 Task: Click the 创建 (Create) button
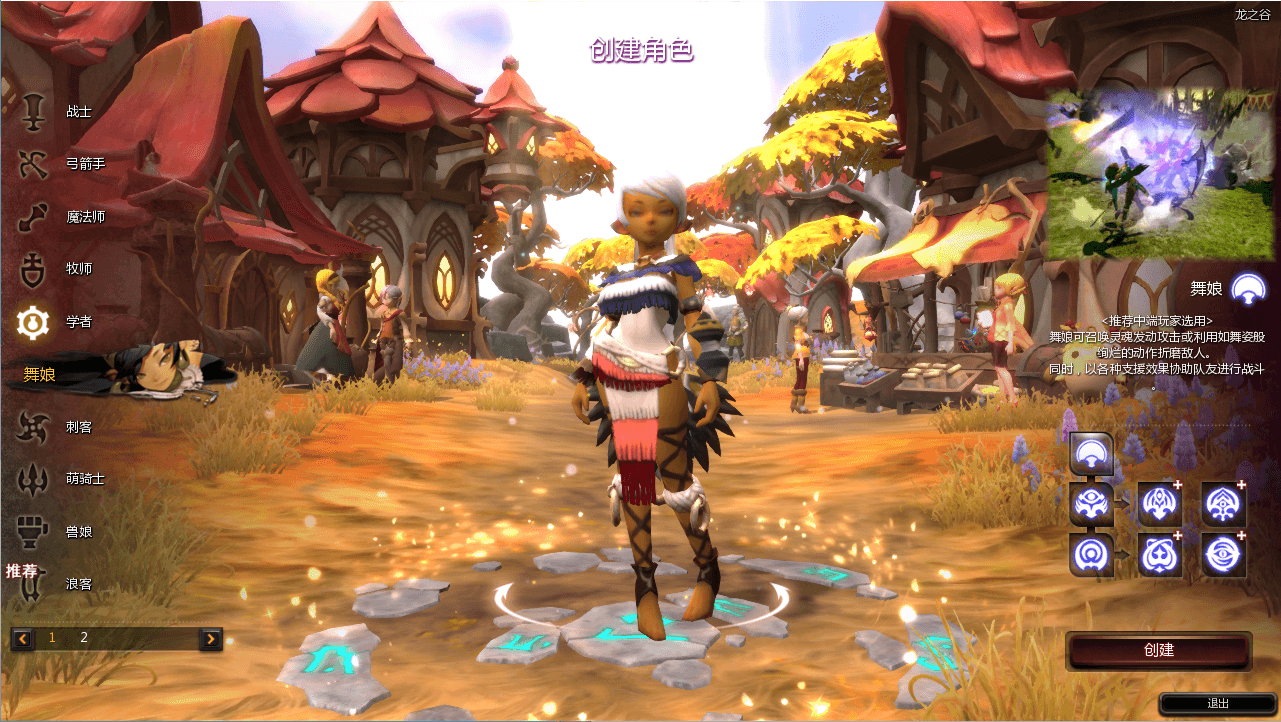click(x=1160, y=650)
